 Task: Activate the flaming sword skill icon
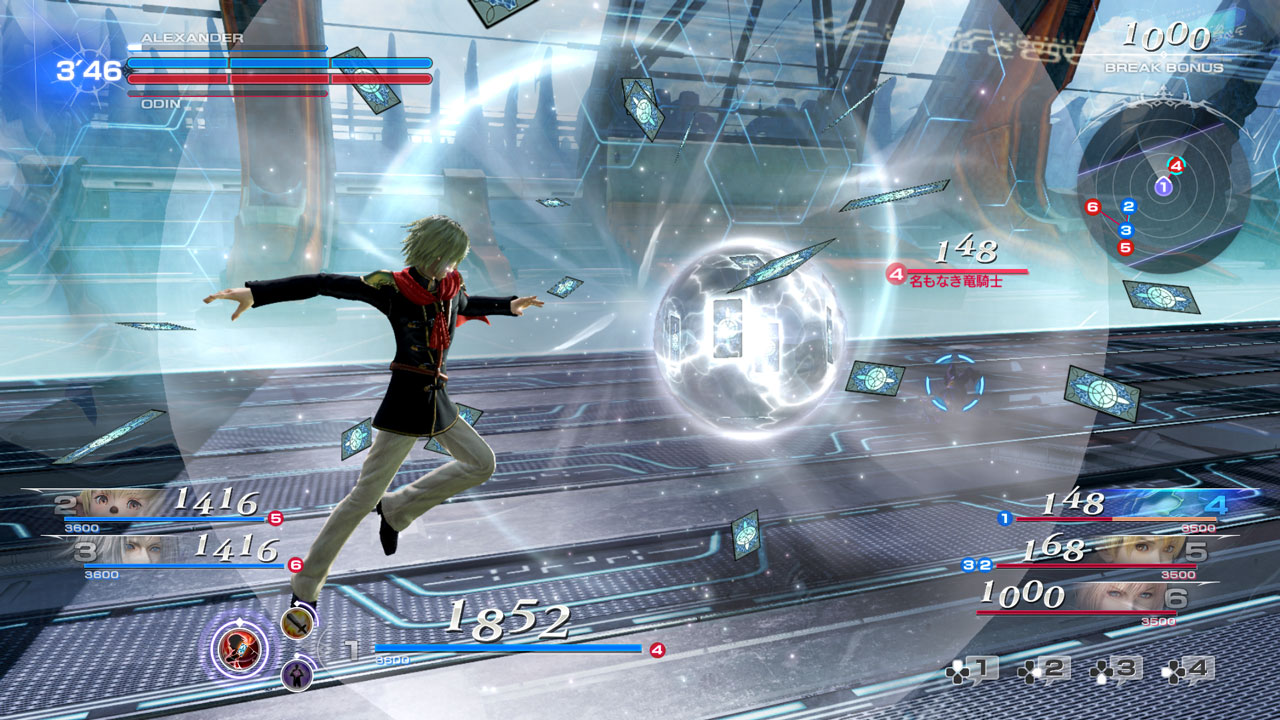[x=296, y=624]
